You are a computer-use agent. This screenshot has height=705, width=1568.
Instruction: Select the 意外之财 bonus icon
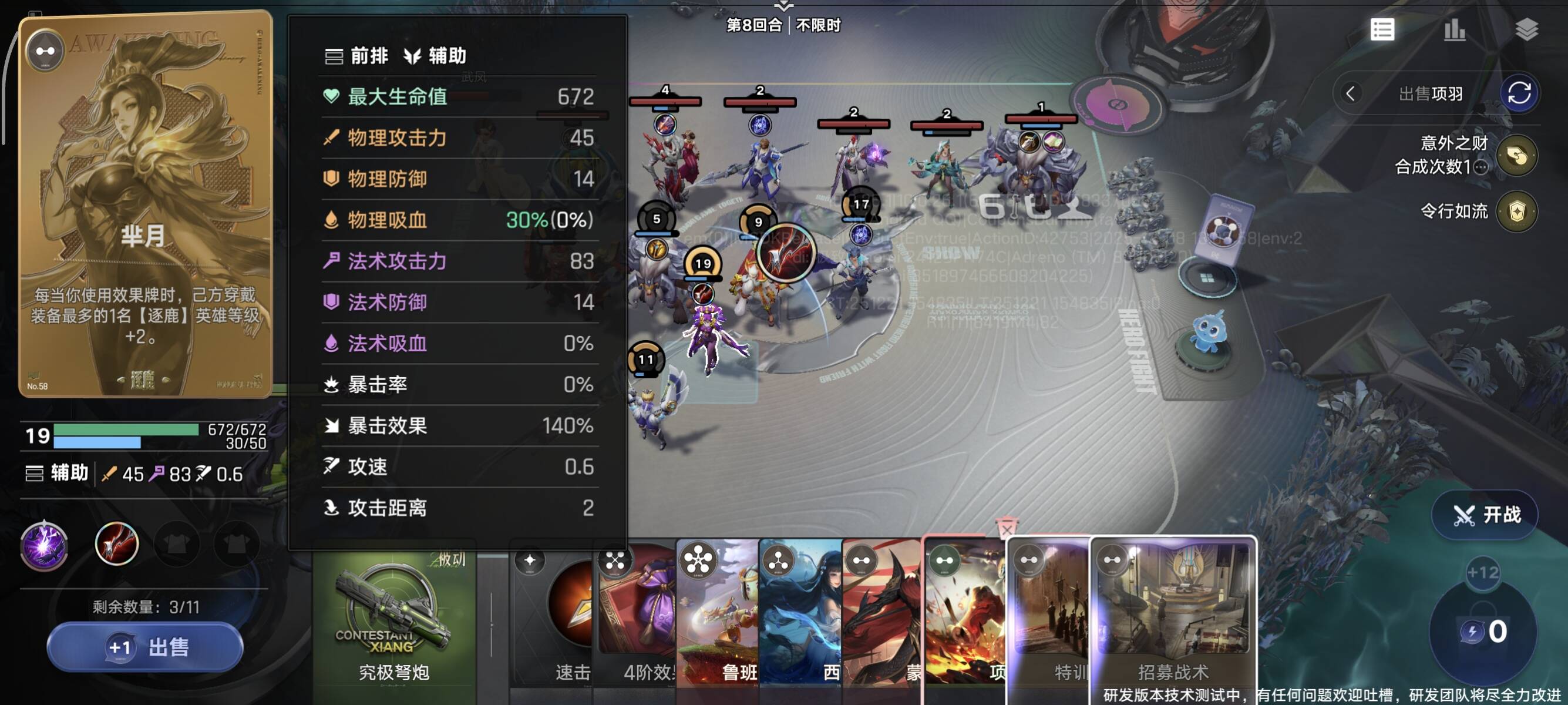pyautogui.click(x=1516, y=155)
